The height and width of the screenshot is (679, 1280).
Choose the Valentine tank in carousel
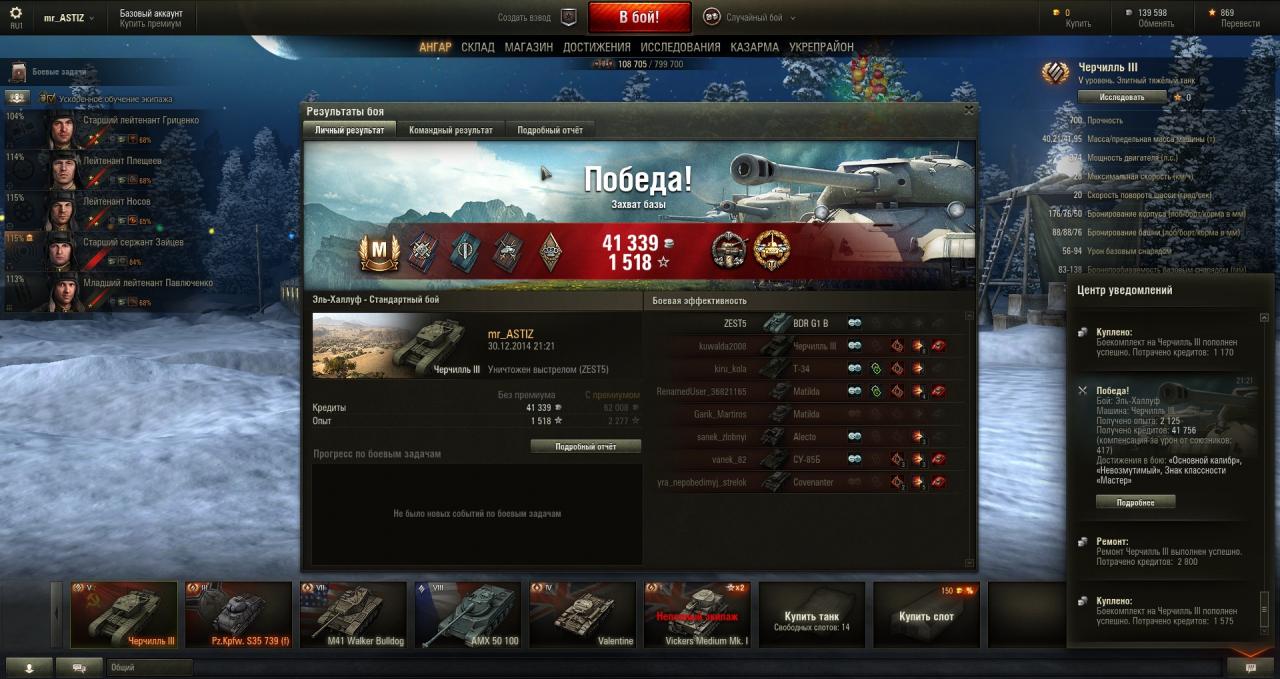[x=582, y=615]
